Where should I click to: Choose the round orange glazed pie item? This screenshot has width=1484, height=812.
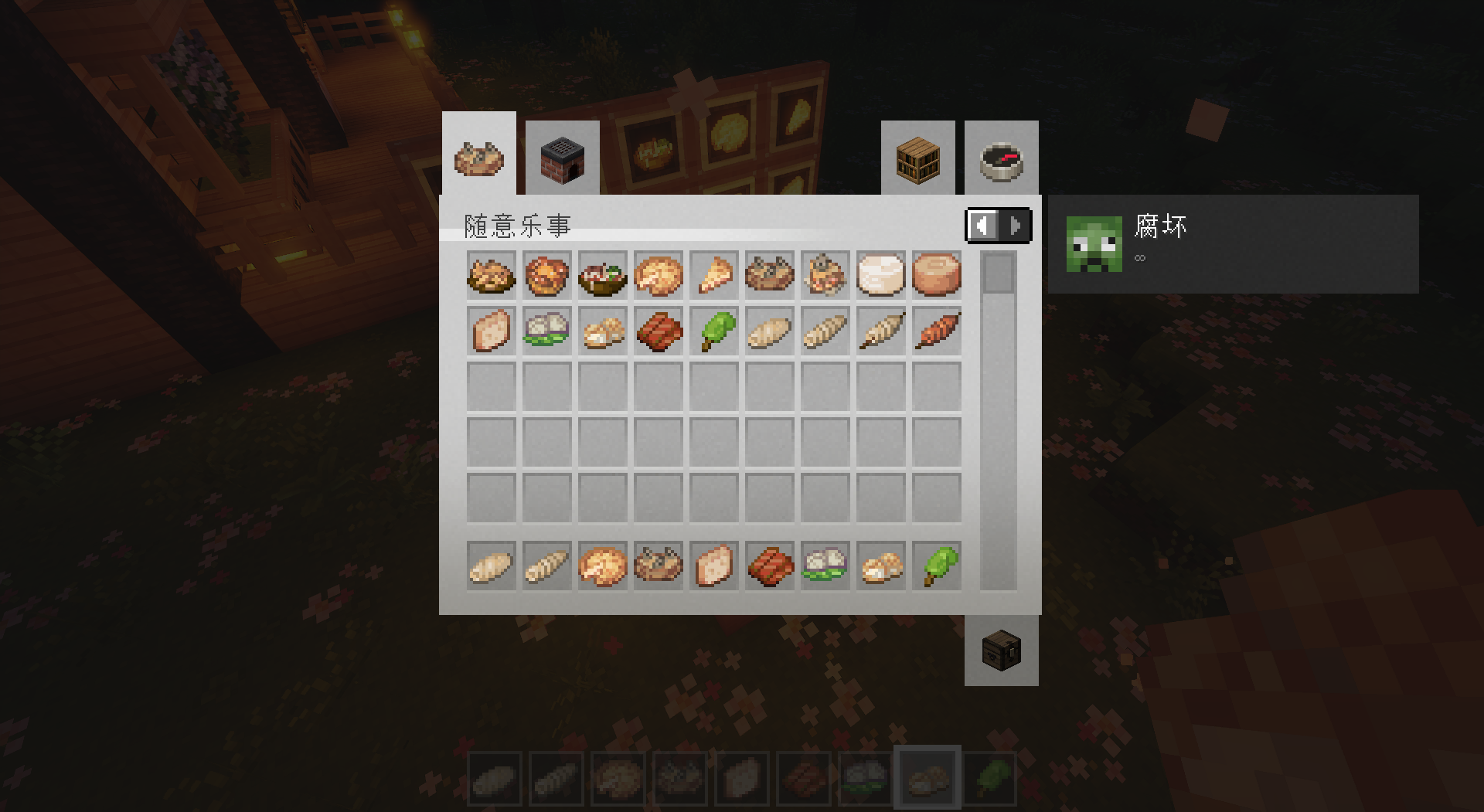546,275
